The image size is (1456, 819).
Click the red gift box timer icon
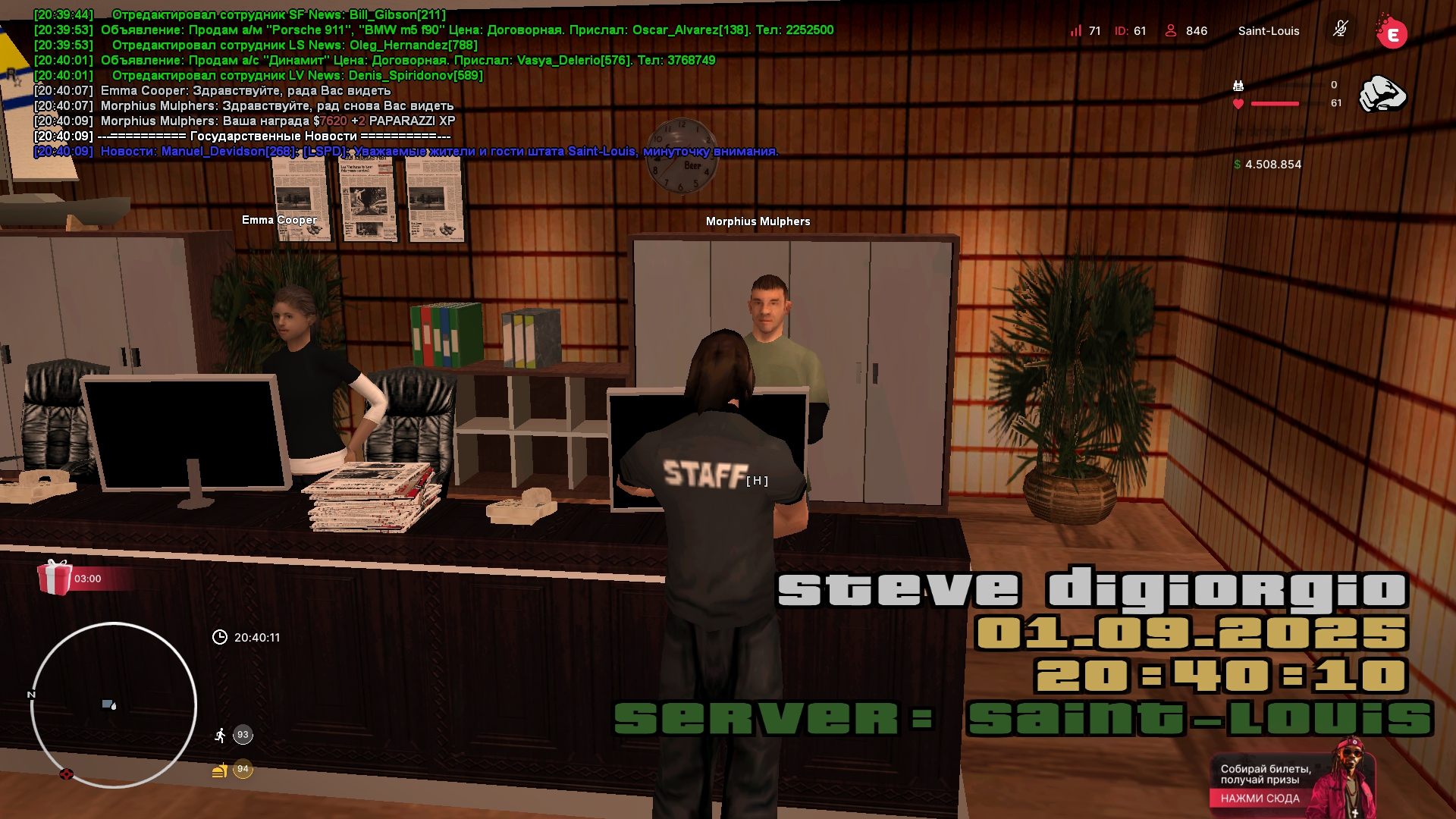click(55, 578)
